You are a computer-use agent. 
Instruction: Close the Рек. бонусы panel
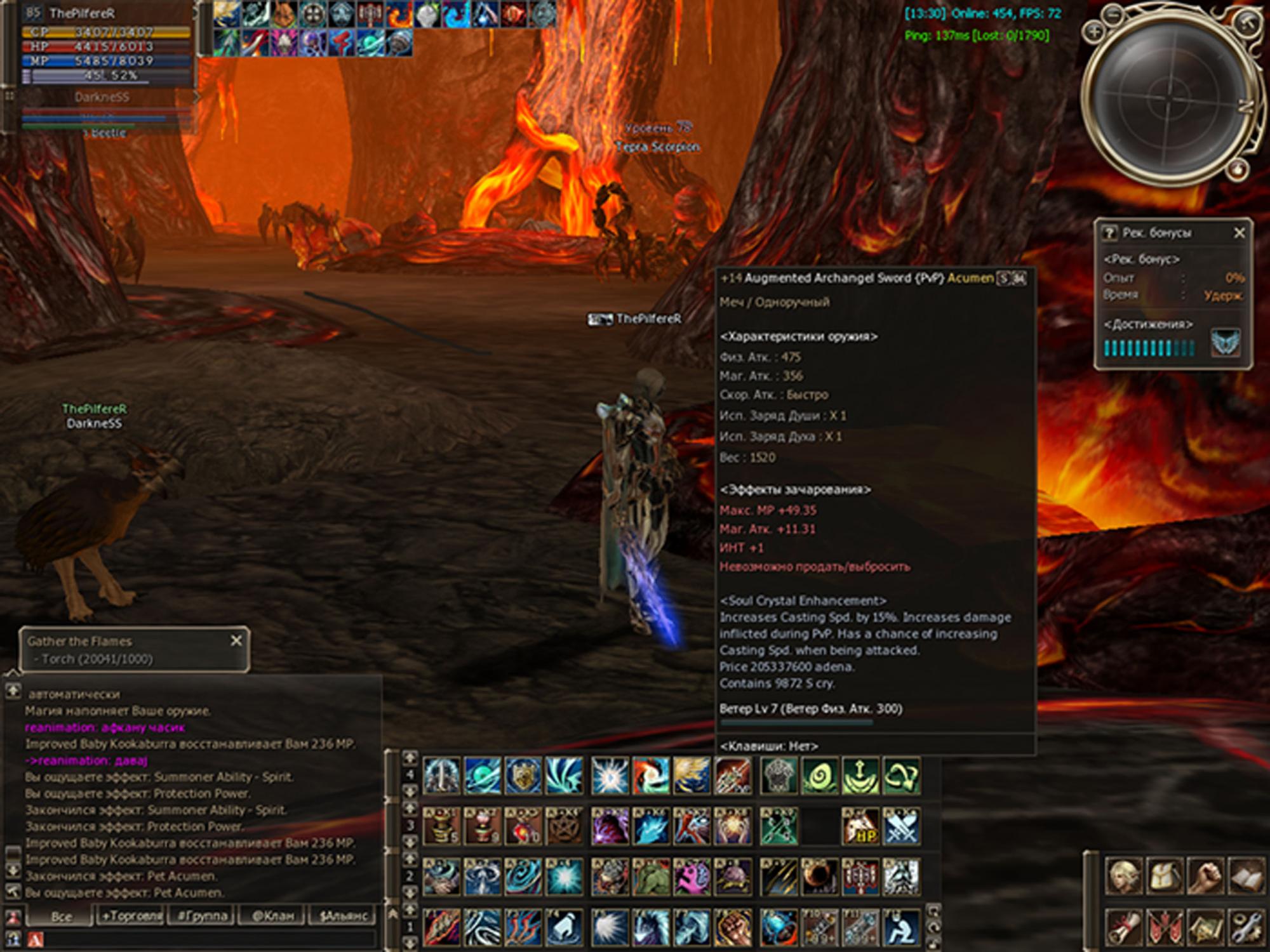click(1239, 233)
